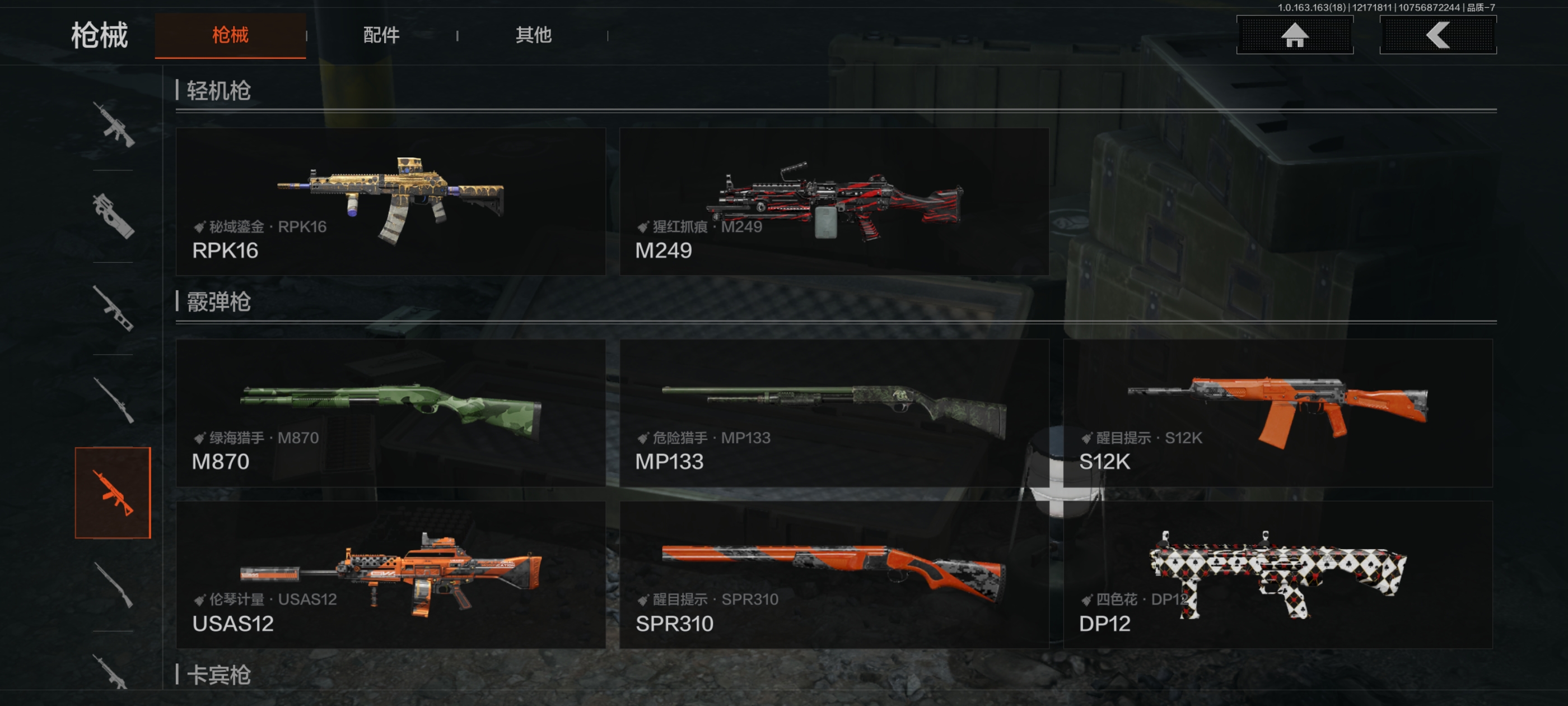Image resolution: width=1568 pixels, height=706 pixels.
Task: Show the top assault rifle category
Action: [x=113, y=125]
